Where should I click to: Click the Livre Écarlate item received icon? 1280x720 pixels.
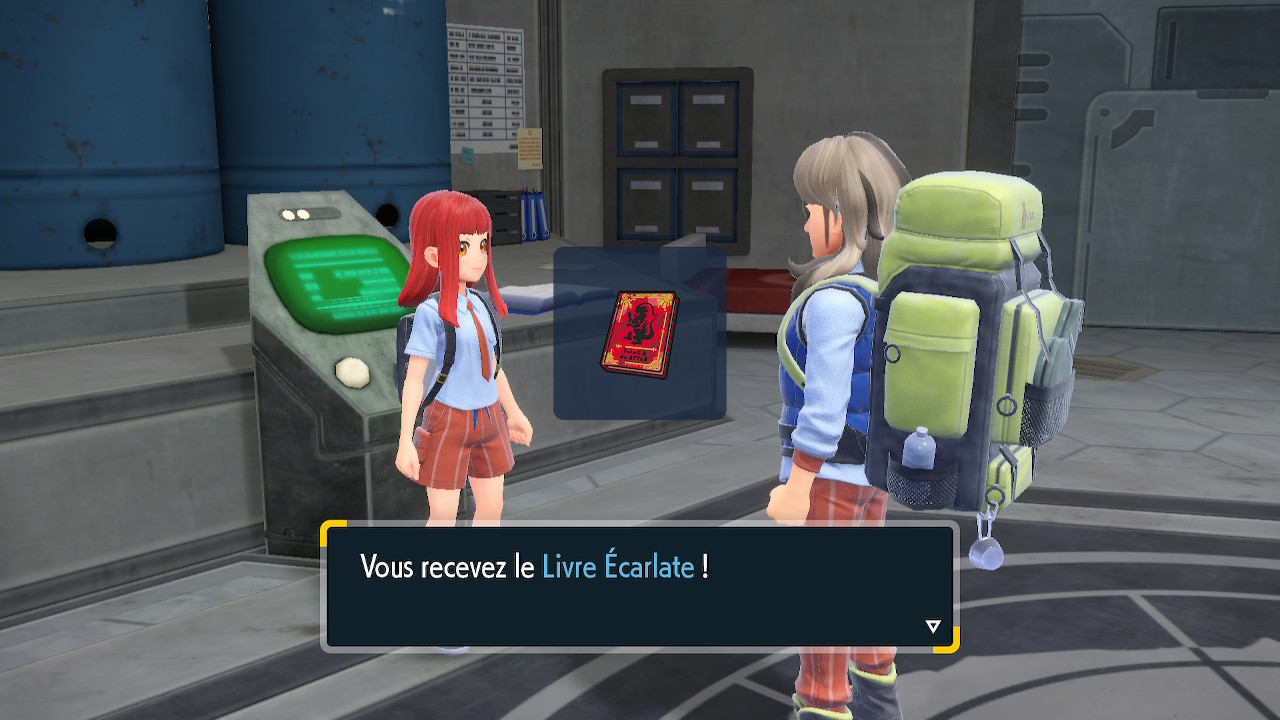coord(639,334)
